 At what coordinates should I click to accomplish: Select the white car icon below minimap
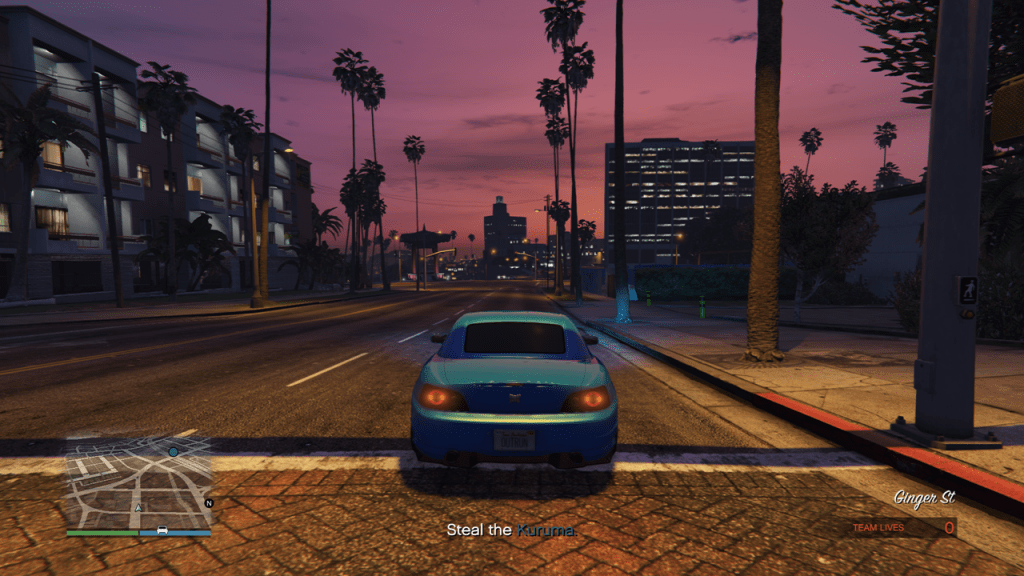click(x=162, y=530)
